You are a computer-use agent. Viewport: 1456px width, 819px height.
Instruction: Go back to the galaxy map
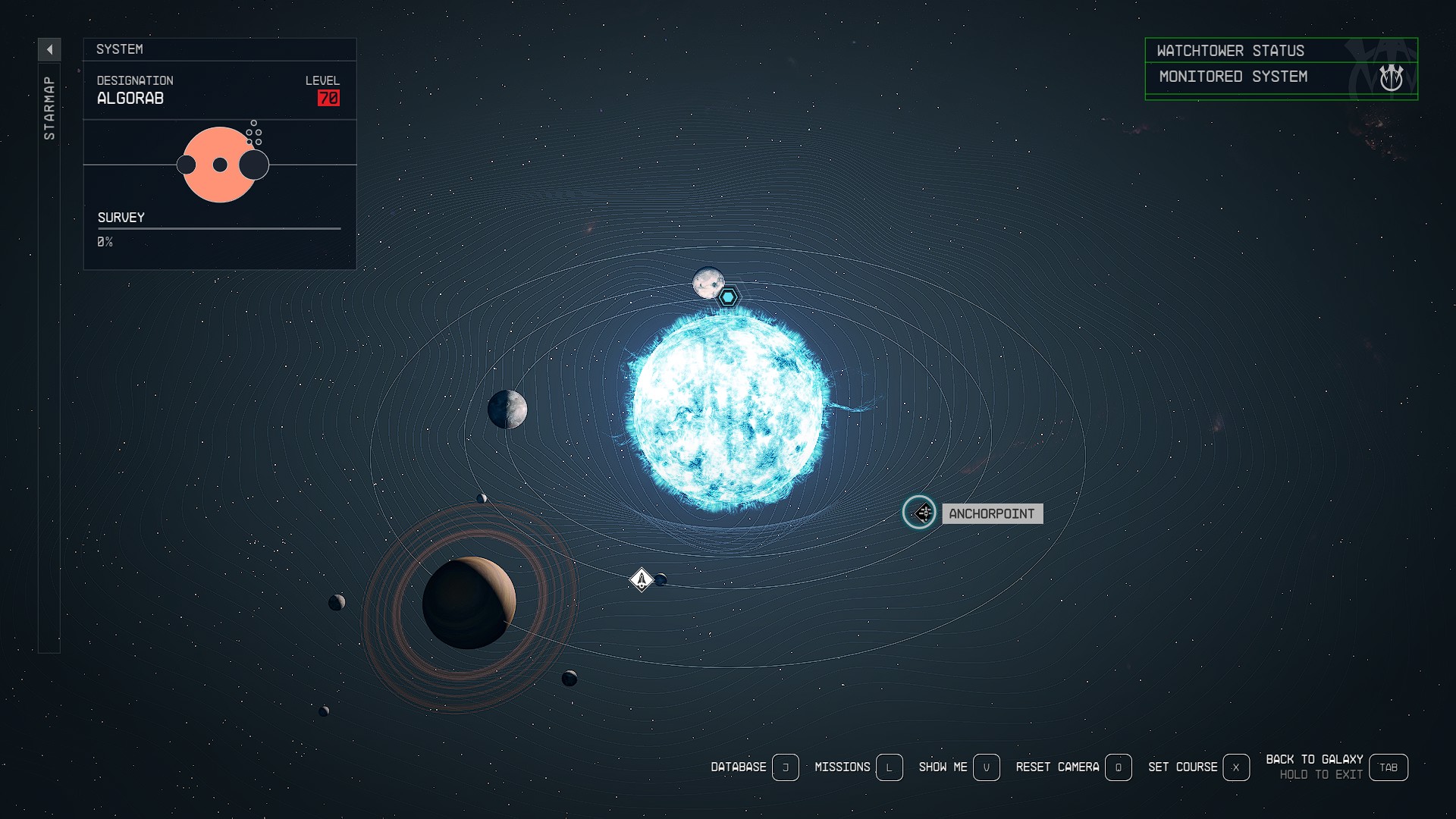coord(1388,767)
